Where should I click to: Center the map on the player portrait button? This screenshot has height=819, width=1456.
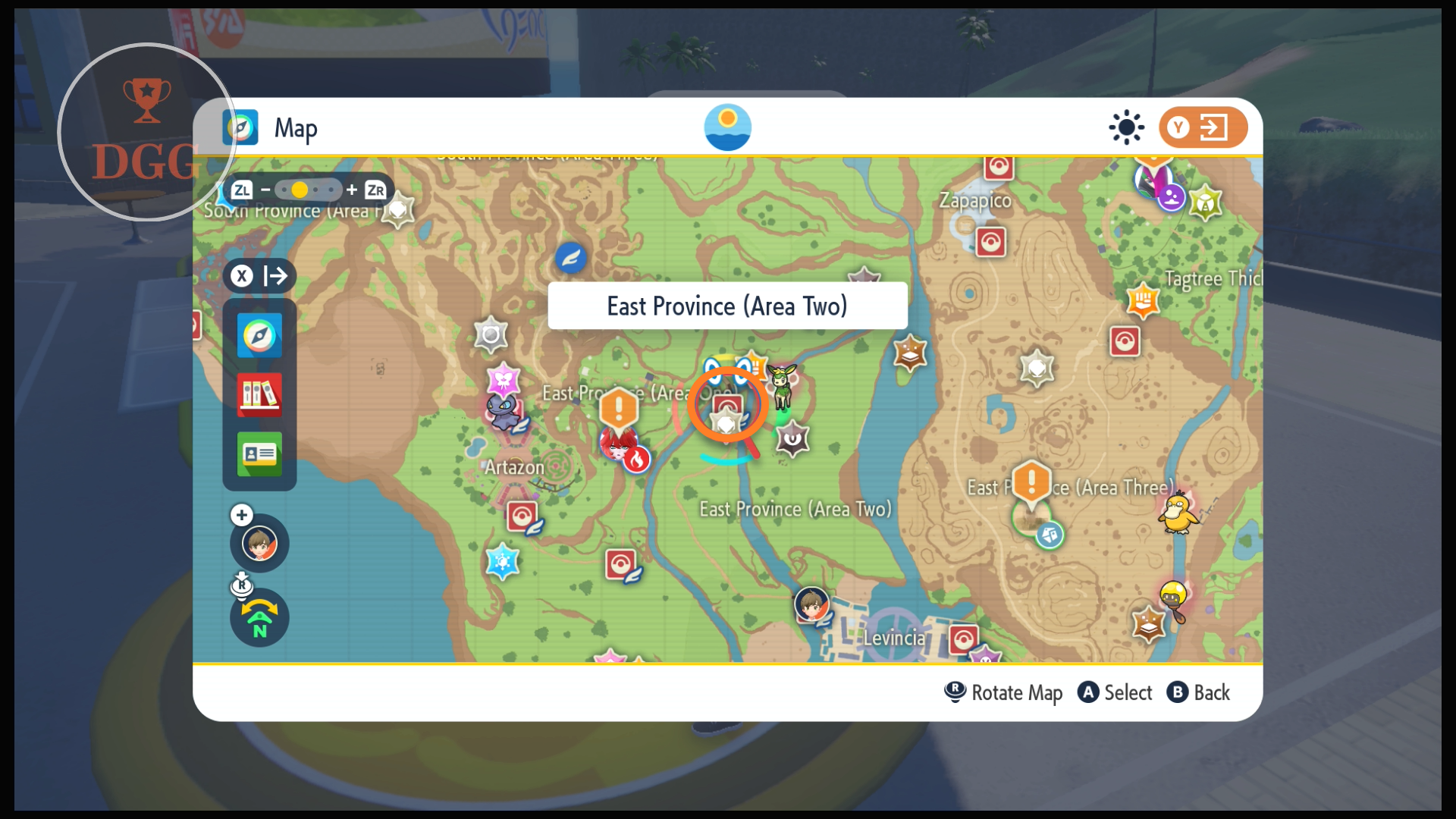[x=259, y=543]
